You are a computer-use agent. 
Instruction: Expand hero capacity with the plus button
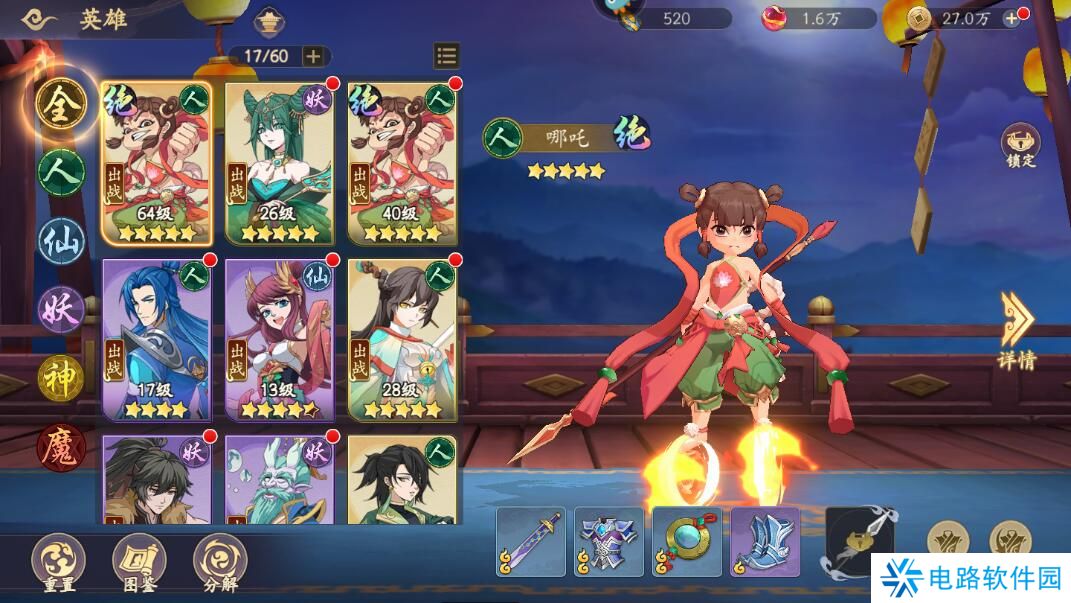313,56
